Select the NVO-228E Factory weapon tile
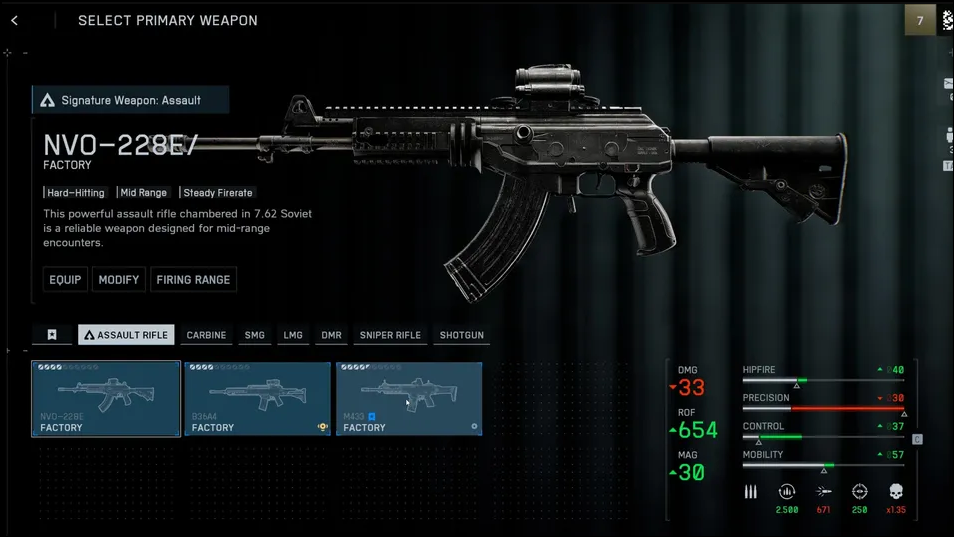The height and width of the screenshot is (537, 954). [x=106, y=398]
